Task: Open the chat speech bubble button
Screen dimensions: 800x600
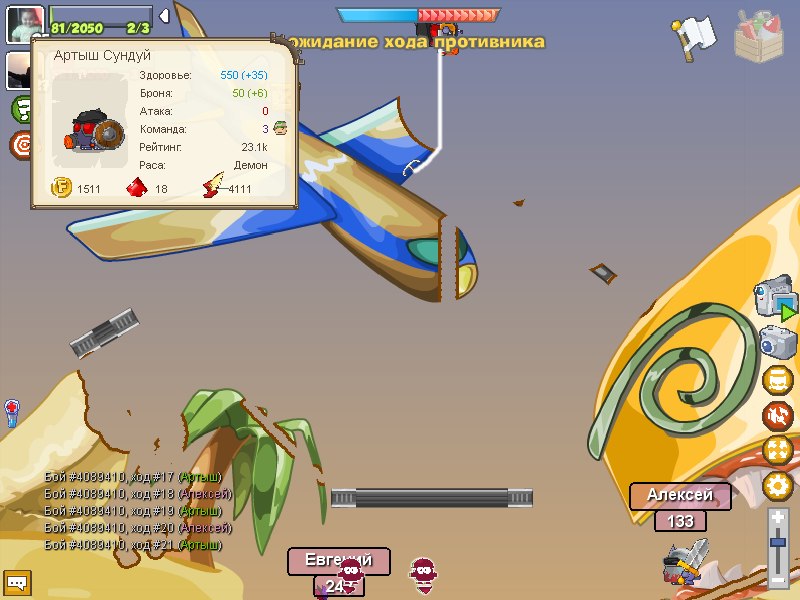Action: click(17, 581)
